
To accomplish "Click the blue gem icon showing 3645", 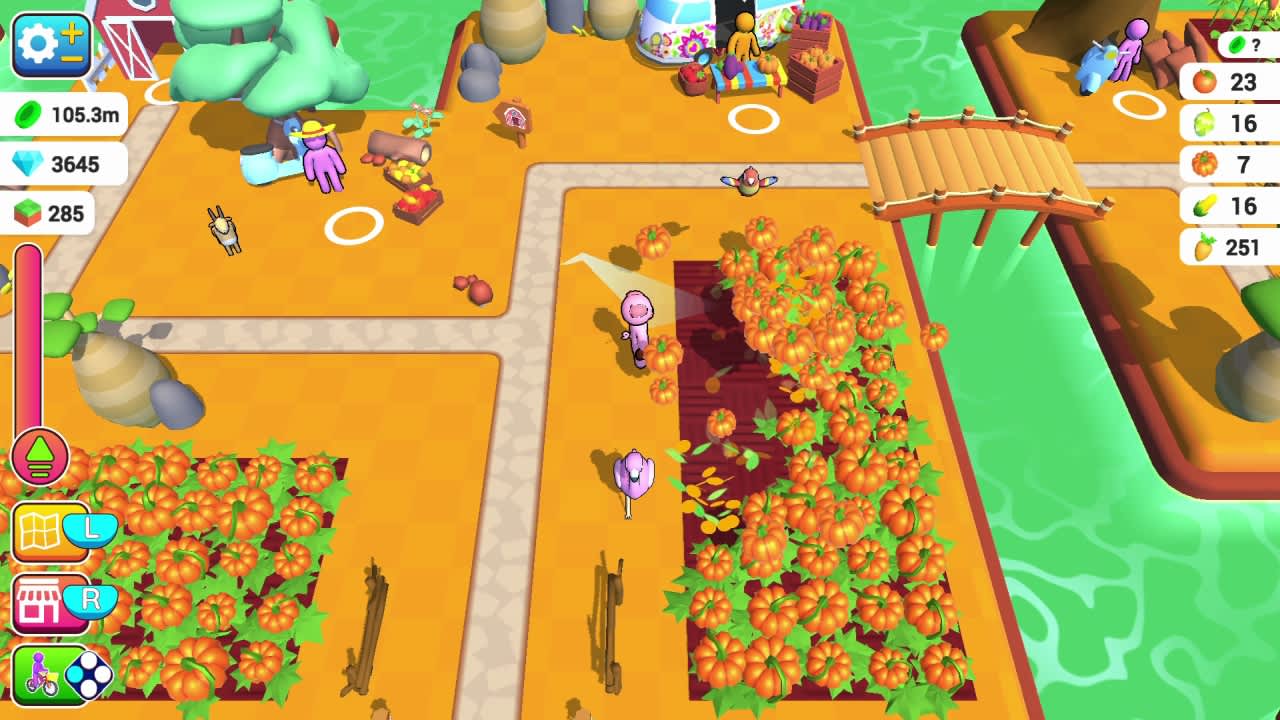I will (x=60, y=164).
